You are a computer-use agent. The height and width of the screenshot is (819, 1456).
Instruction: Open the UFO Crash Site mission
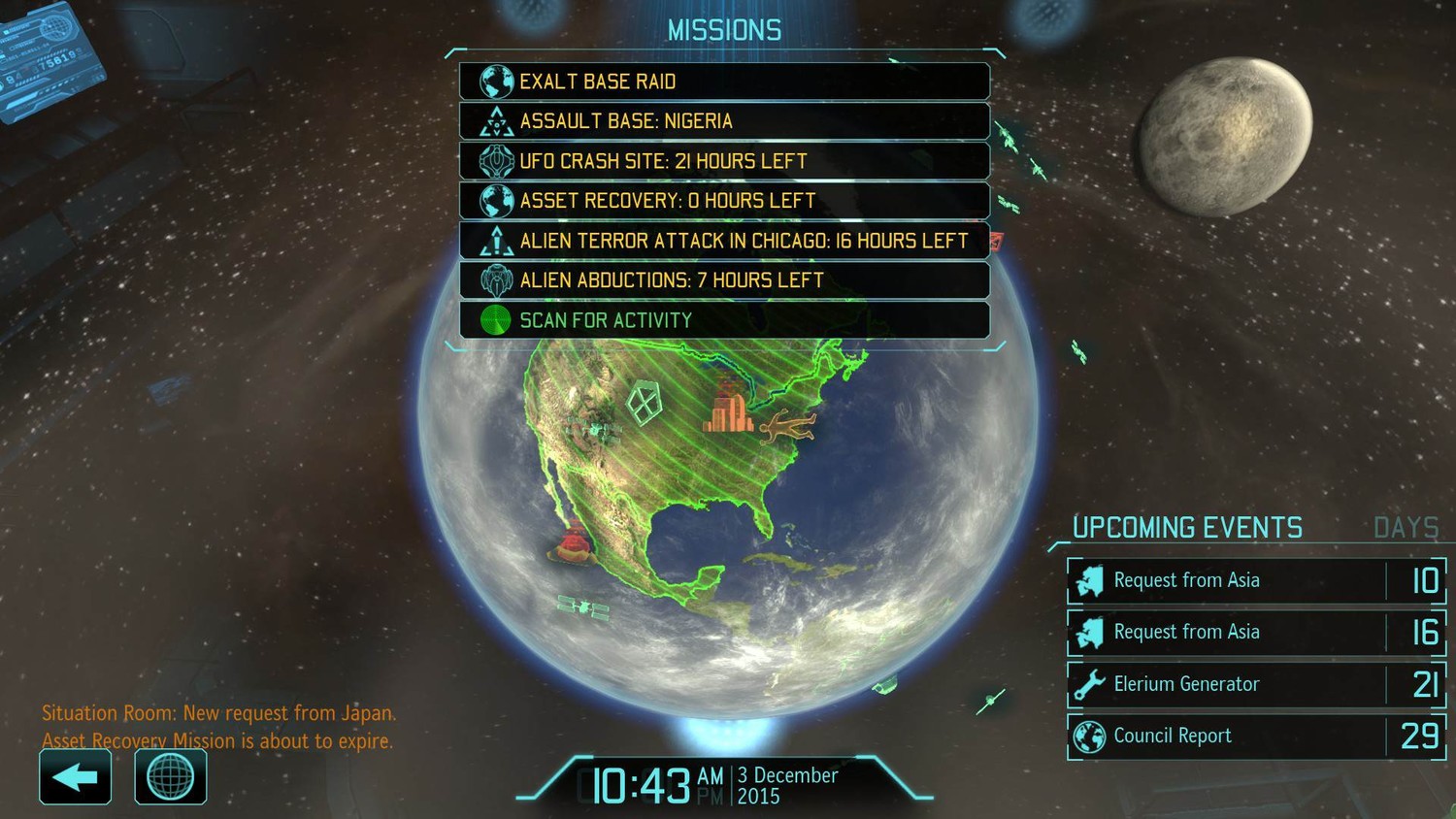pyautogui.click(x=724, y=161)
